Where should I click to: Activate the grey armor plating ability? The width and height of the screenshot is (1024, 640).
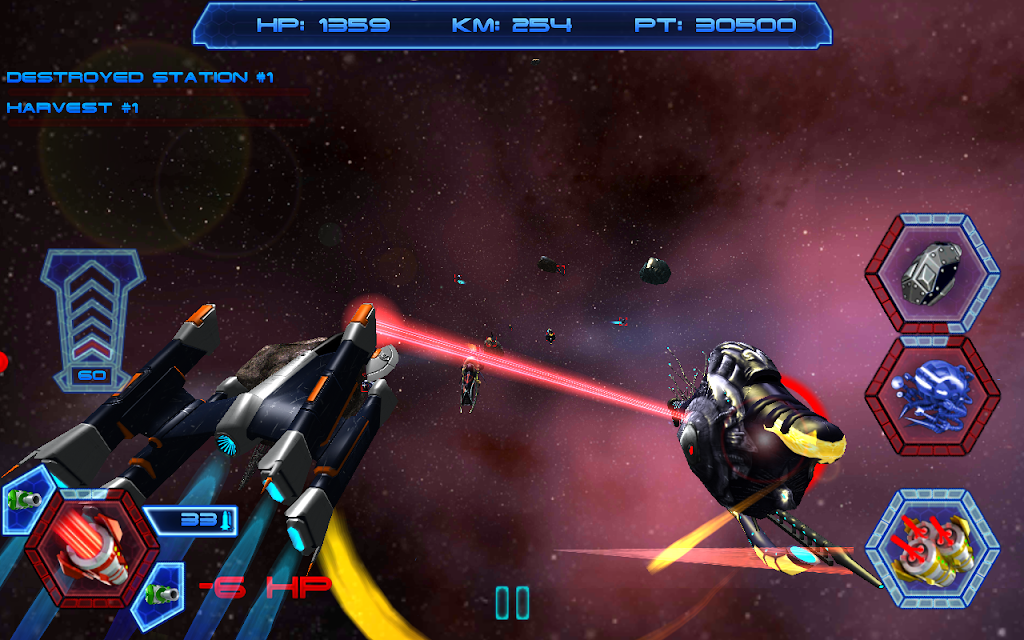(932, 272)
